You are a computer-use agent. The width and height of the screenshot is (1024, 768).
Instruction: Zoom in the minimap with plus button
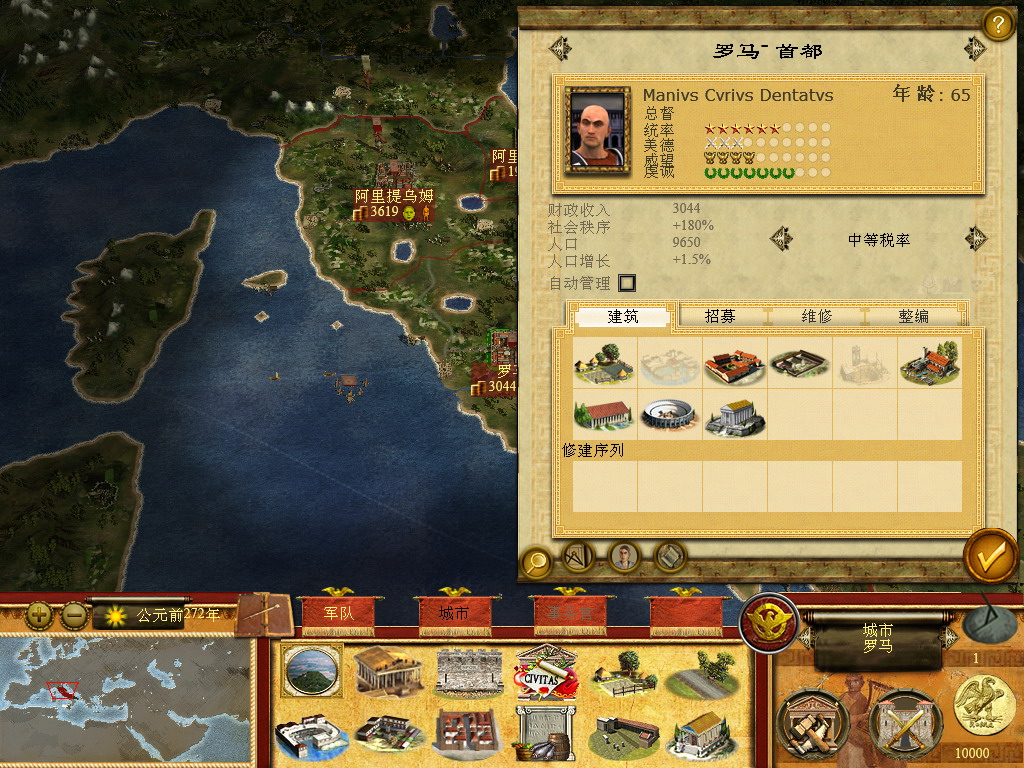pos(39,615)
